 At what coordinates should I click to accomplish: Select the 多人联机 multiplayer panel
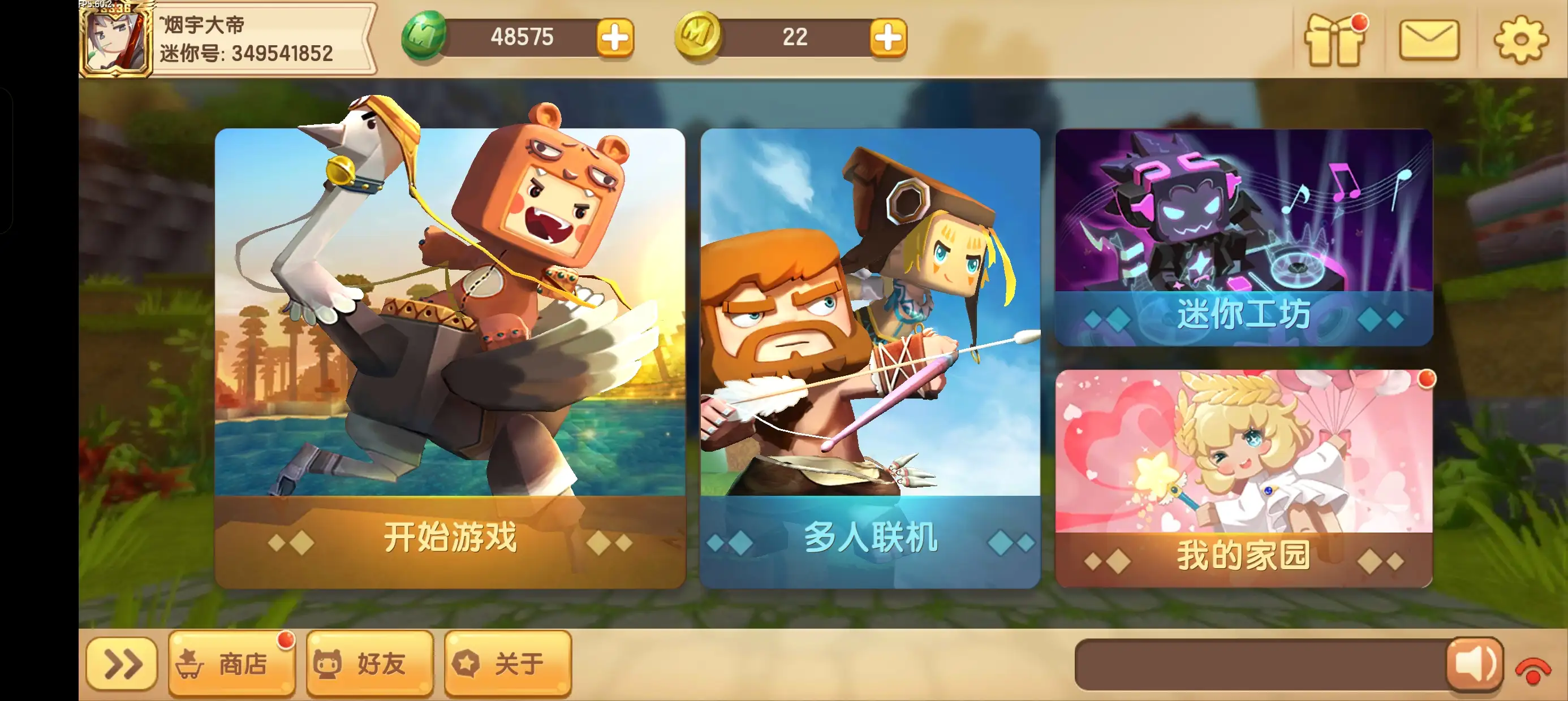pos(870,358)
